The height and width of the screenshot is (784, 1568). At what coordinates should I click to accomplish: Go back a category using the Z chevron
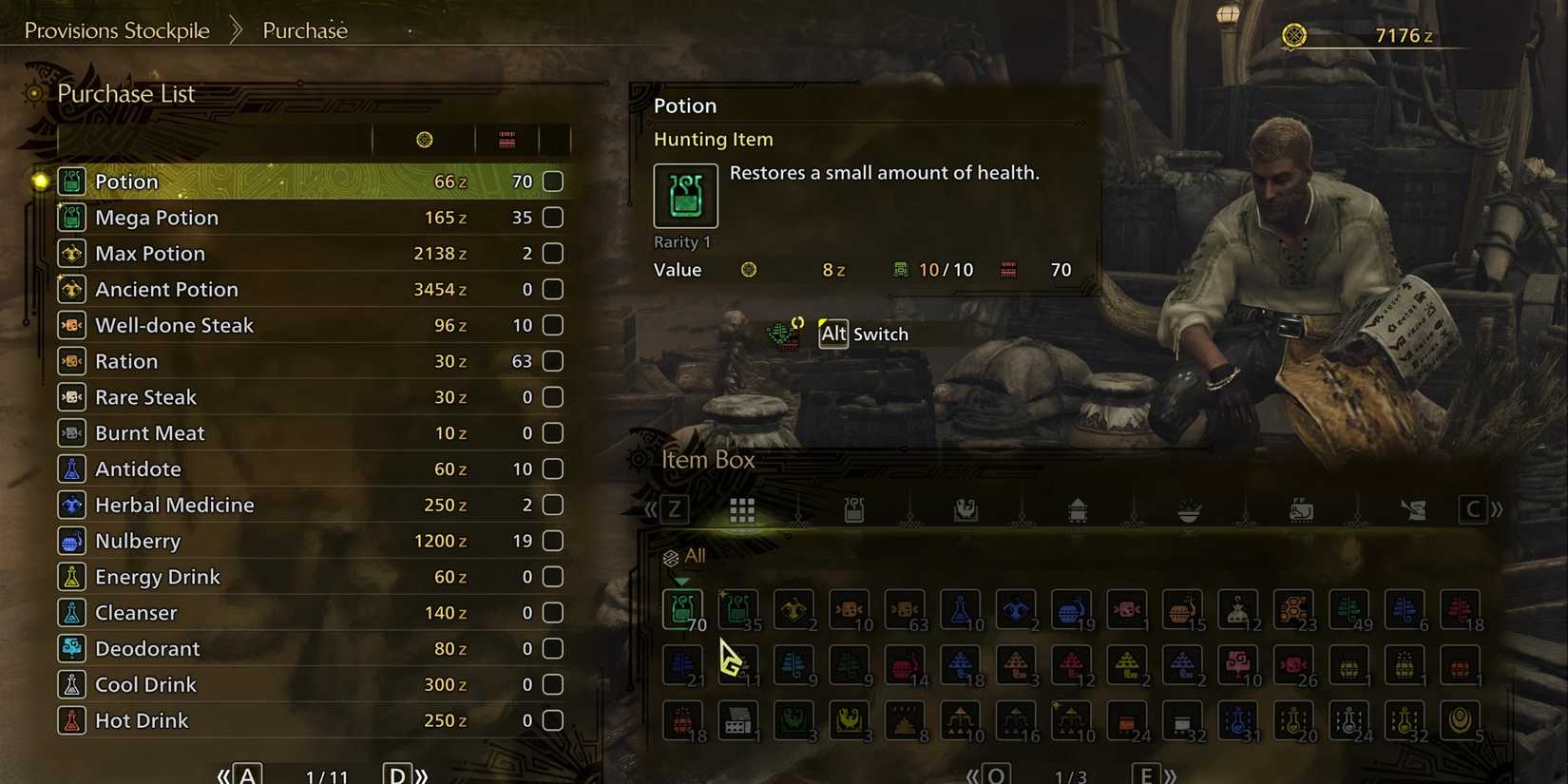[x=674, y=509]
